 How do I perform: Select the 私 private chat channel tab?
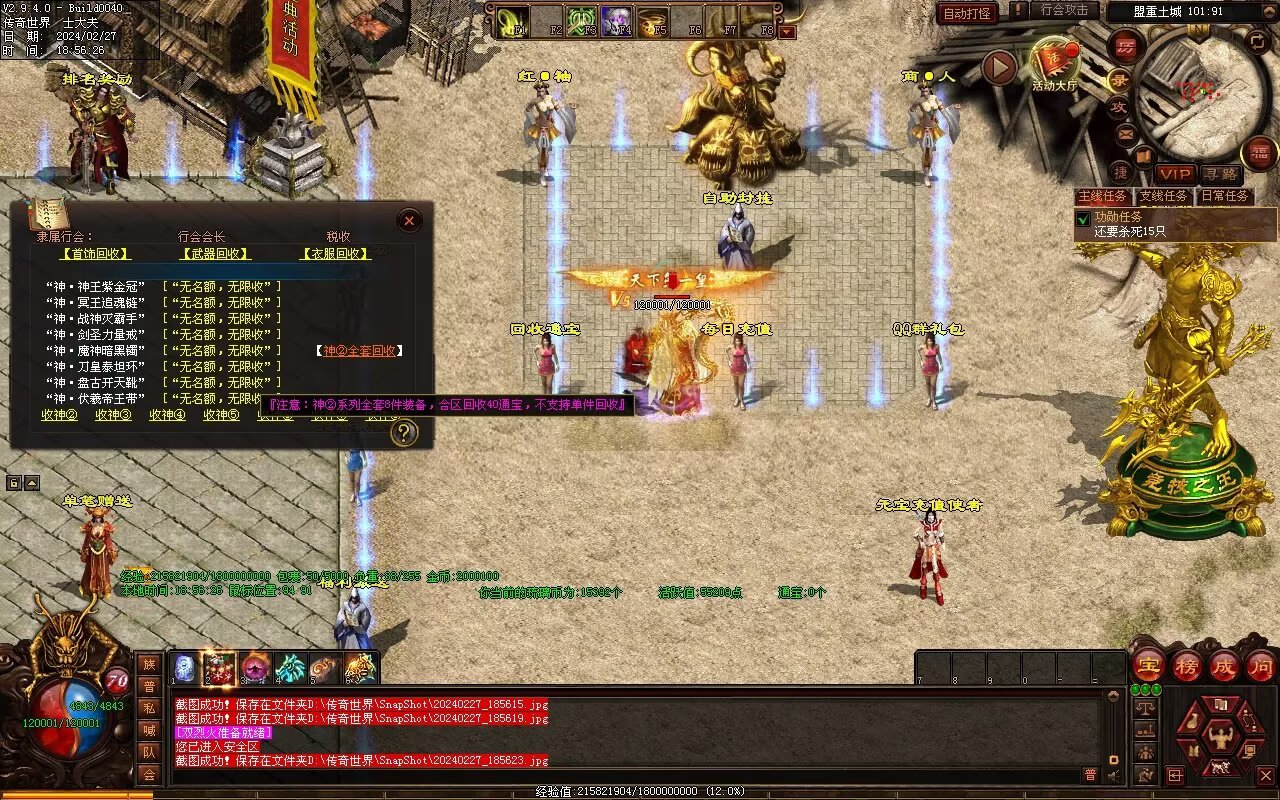pos(149,708)
